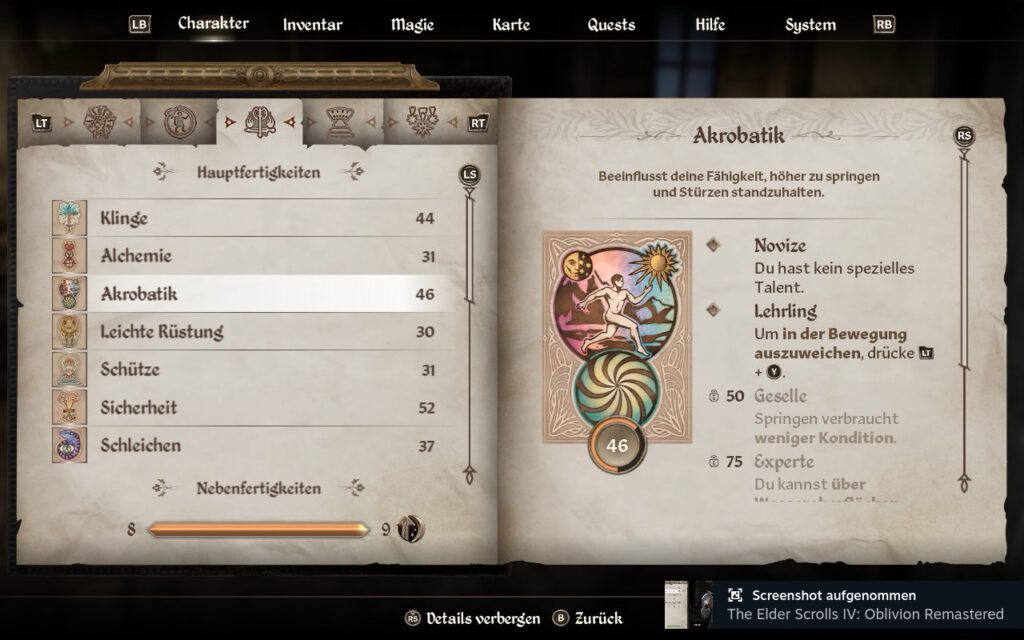Open the medals sub-tab

421,122
